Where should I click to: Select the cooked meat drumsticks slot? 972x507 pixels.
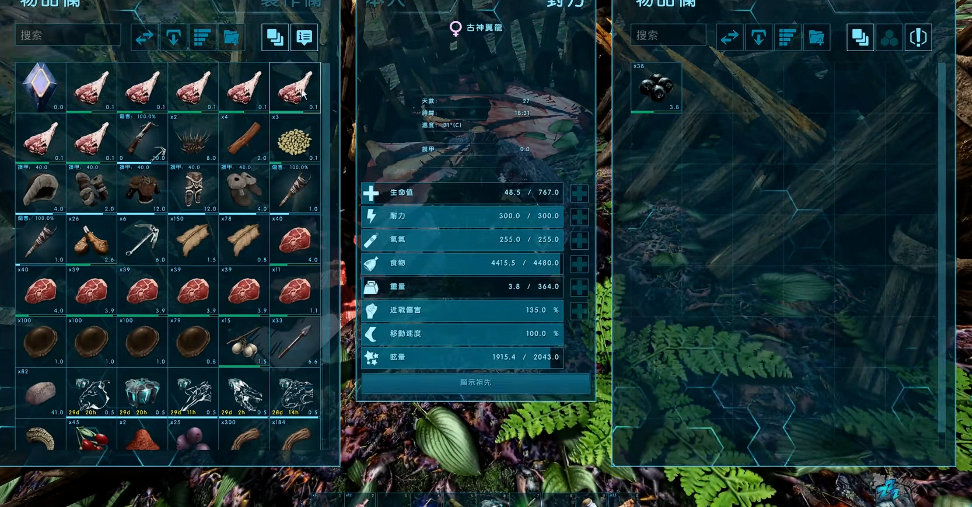pyautogui.click(x=91, y=240)
